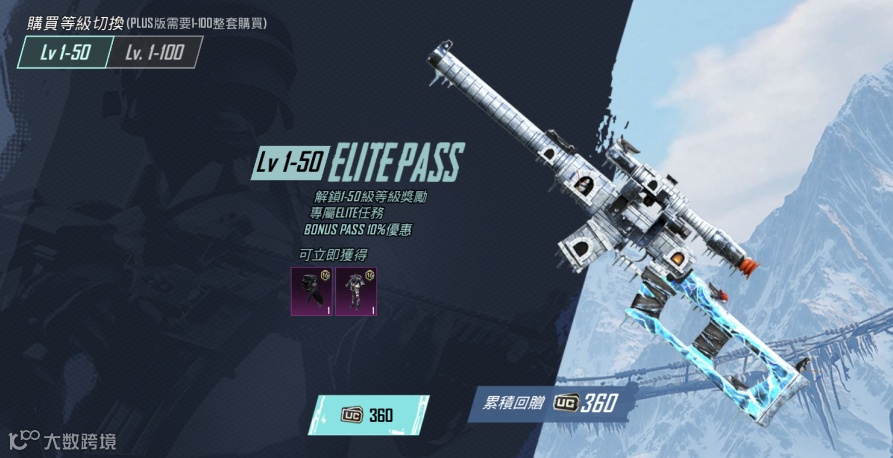Switch to the Lv 1-50 purchase tab
The width and height of the screenshot is (893, 458).
pyautogui.click(x=63, y=53)
